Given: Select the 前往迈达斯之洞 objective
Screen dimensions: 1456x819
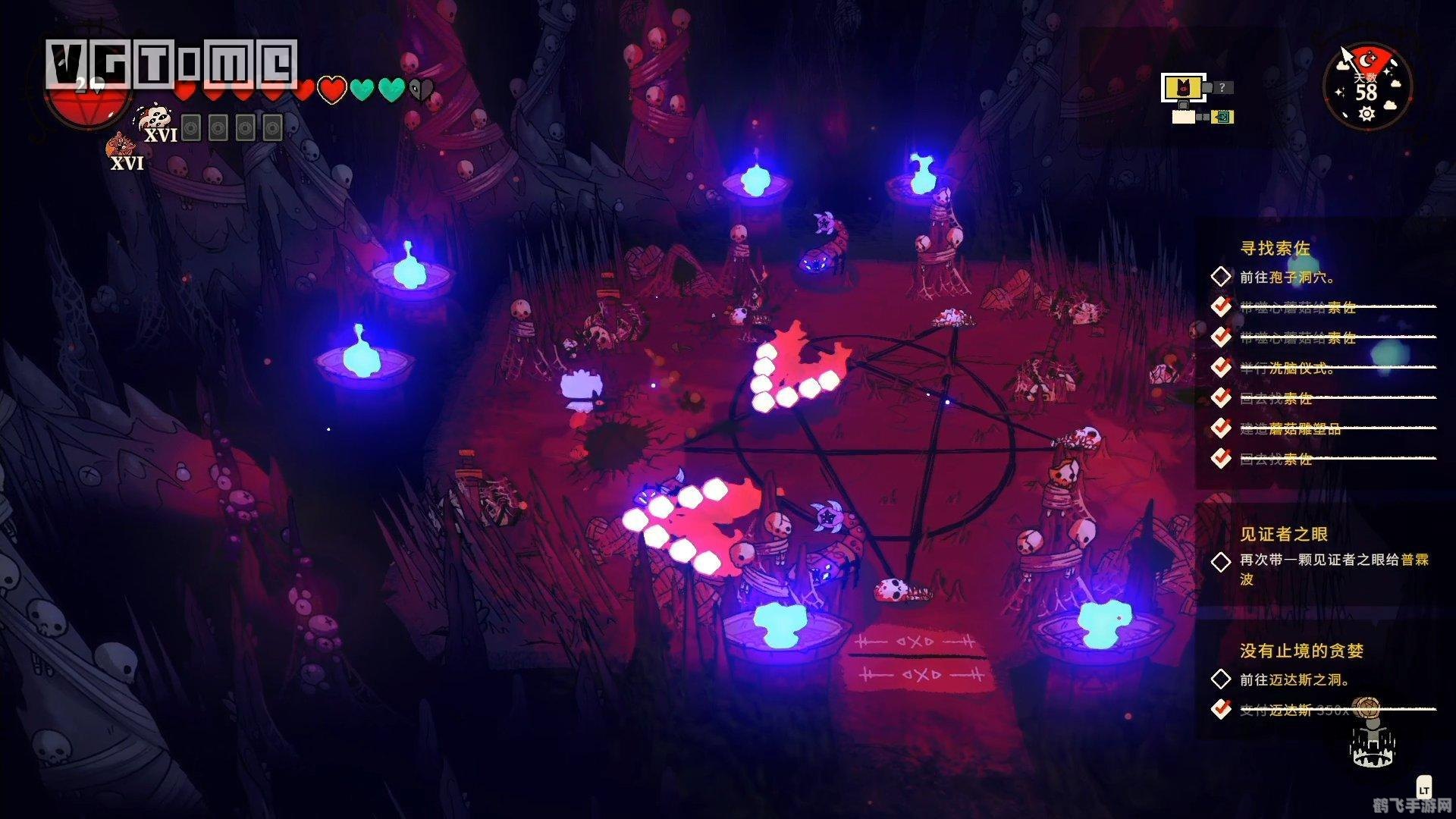Looking at the screenshot, I should [1294, 679].
